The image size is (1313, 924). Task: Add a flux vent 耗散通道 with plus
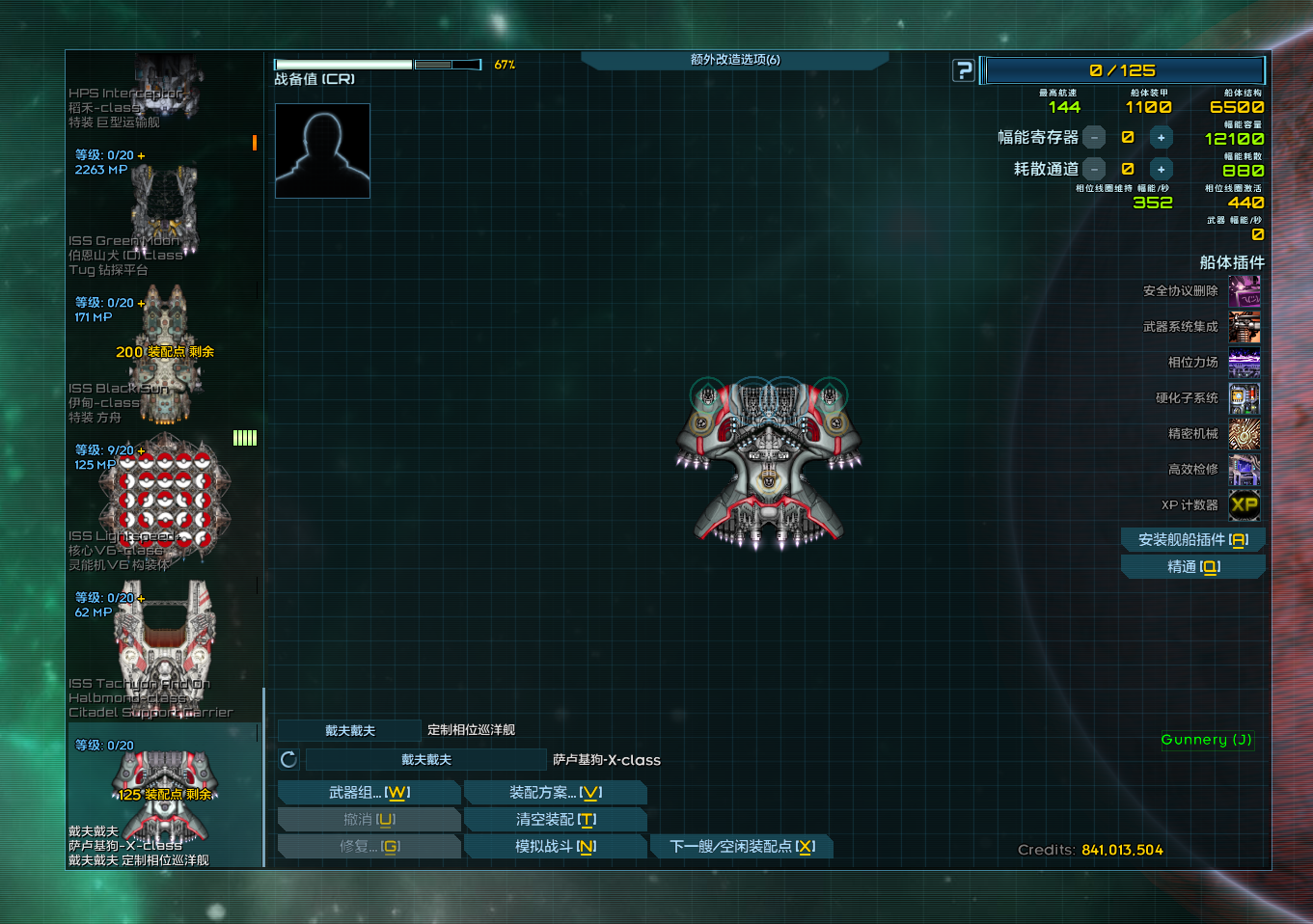(1161, 170)
